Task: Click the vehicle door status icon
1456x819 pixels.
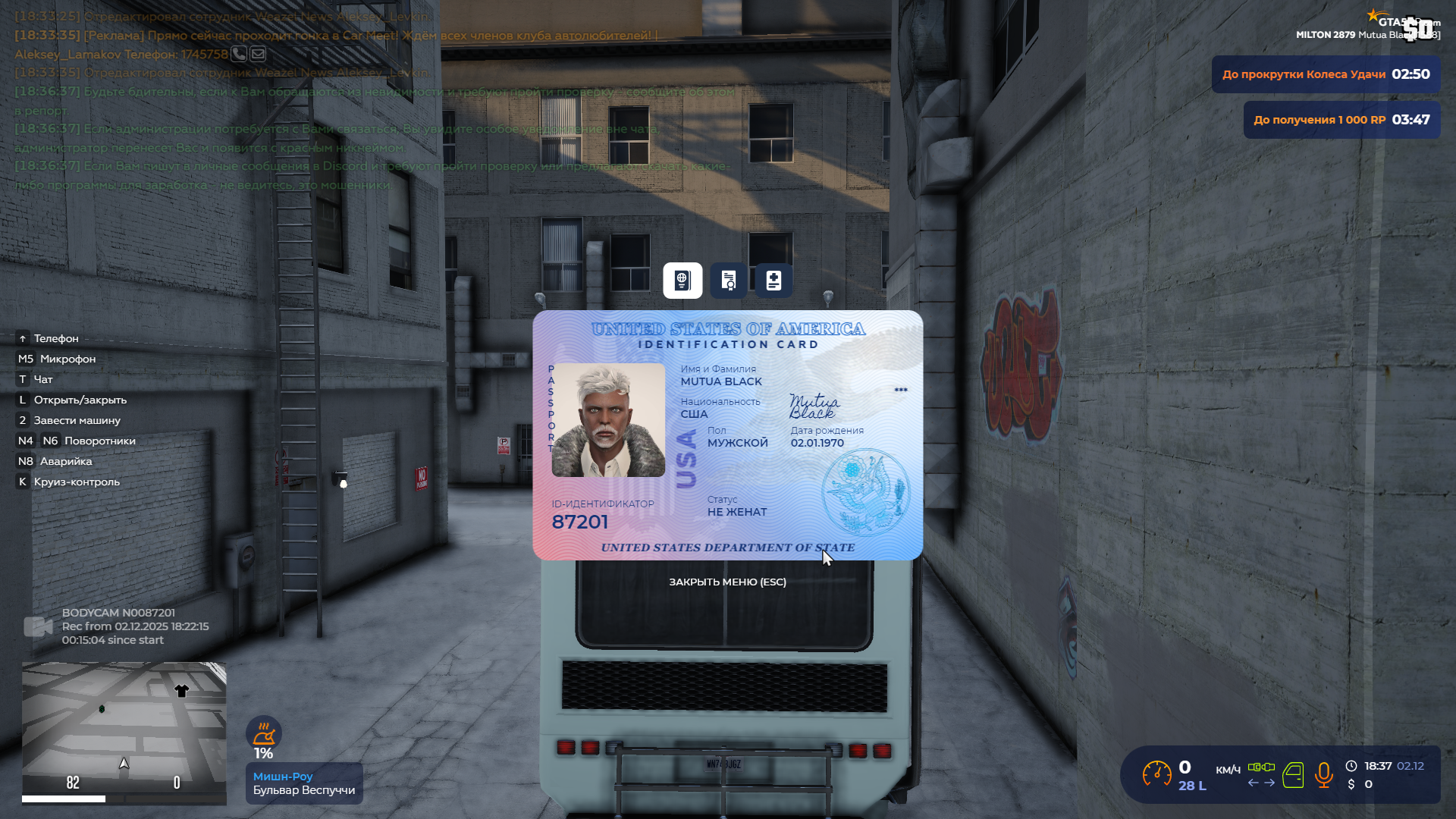Action: [x=1293, y=775]
